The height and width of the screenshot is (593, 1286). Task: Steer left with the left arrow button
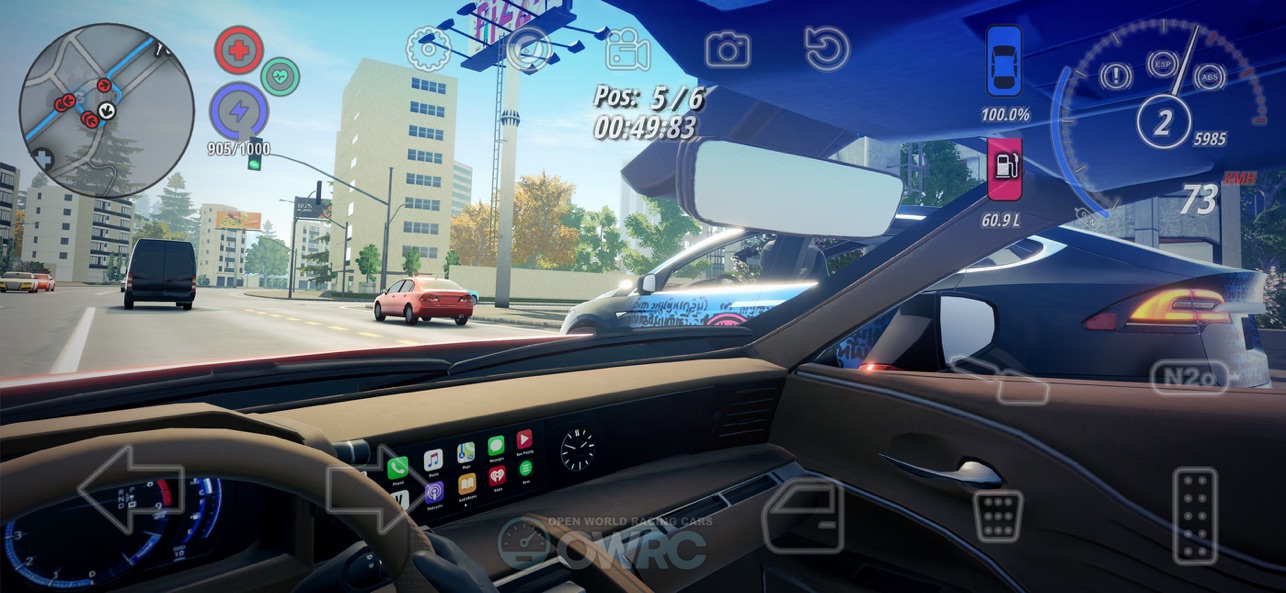(x=131, y=490)
